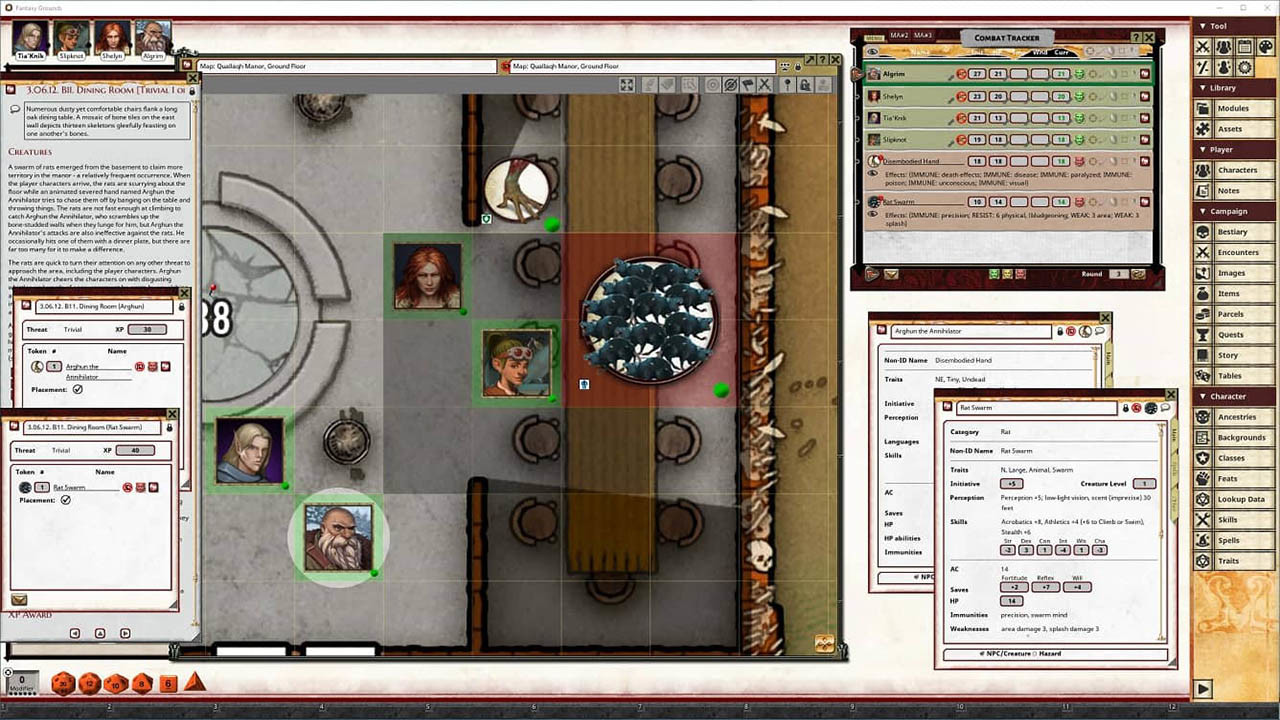
Task: Click the zoom-to-fit icon on the map toolbar
Action: pyautogui.click(x=627, y=85)
